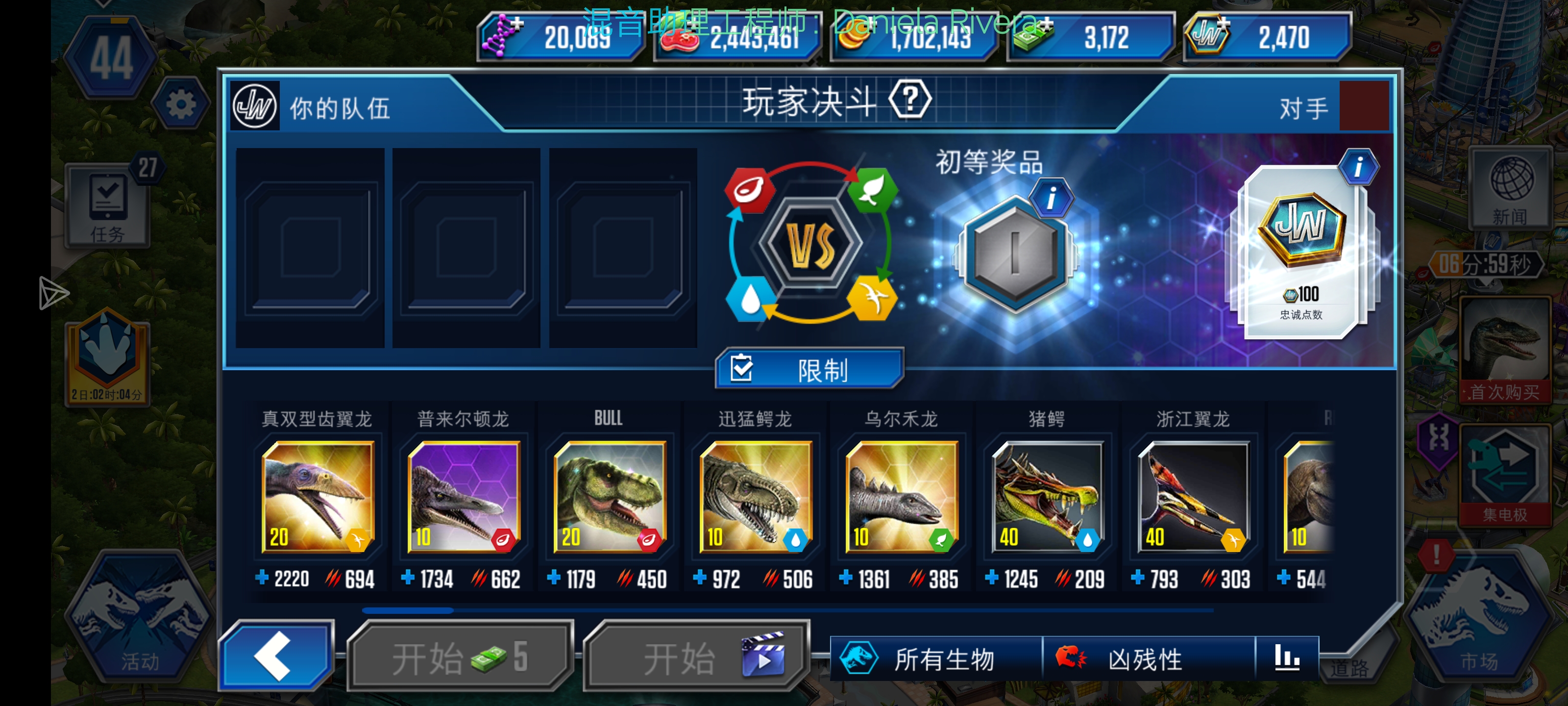This screenshot has height=706, width=1568.
Task: Open the 限制 restrictions checklist
Action: pyautogui.click(x=808, y=368)
